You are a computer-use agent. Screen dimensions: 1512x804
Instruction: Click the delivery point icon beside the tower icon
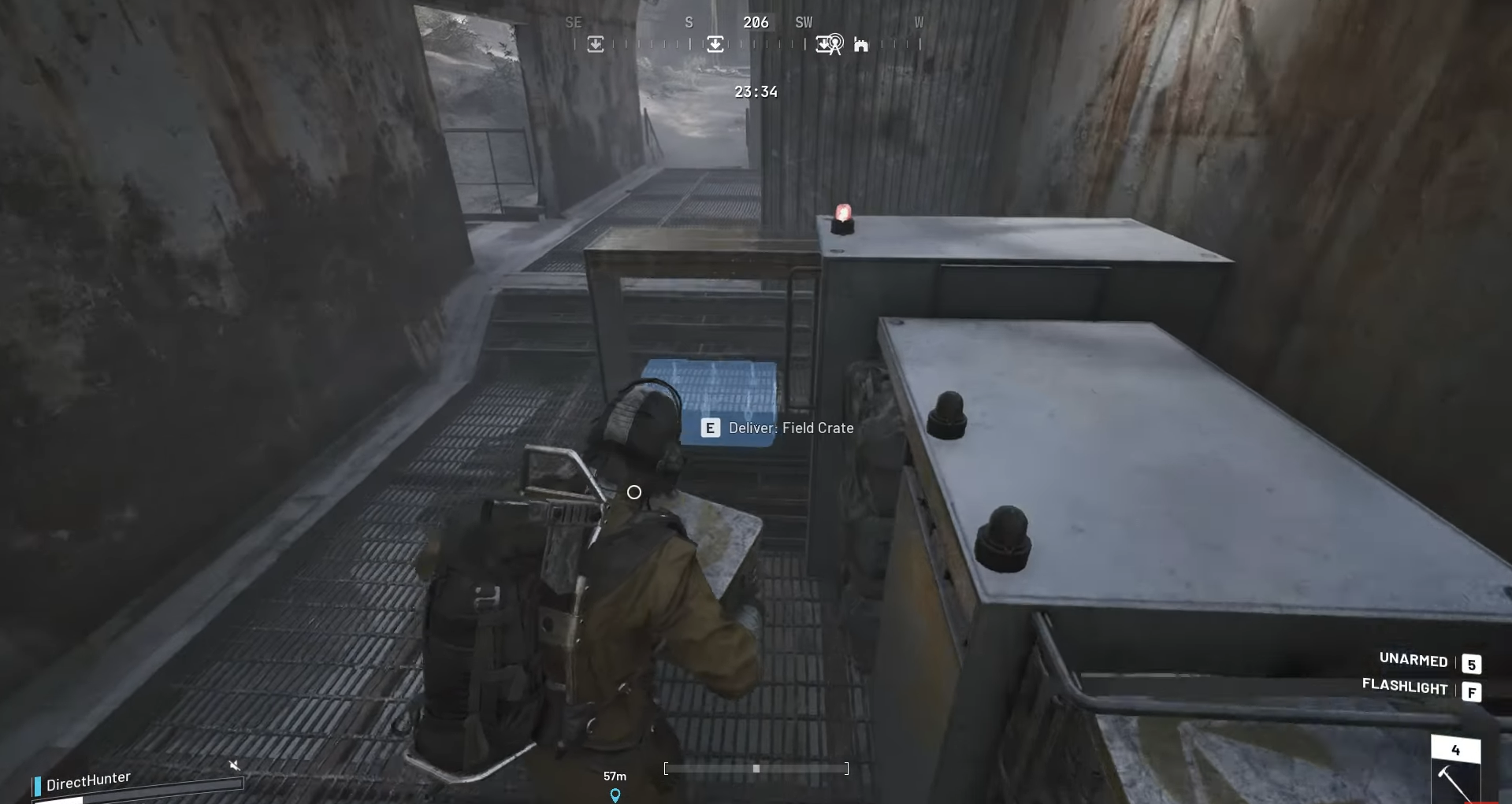823,44
